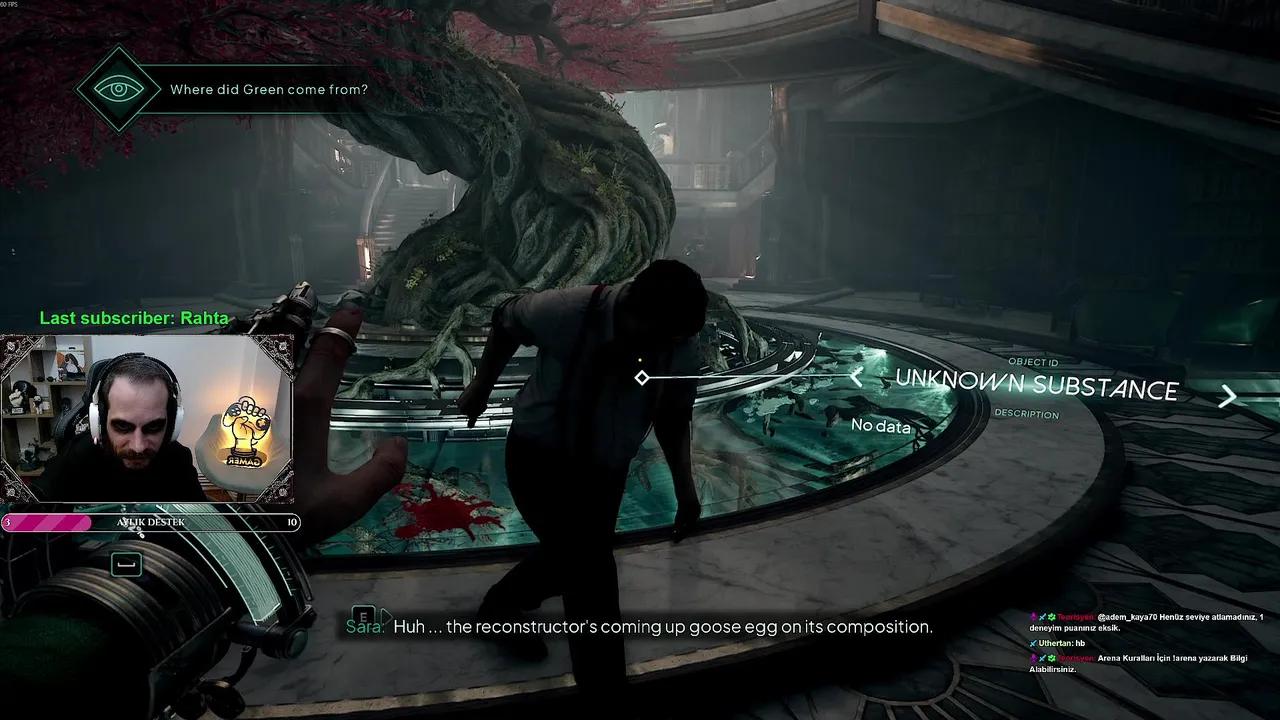
Task: Show the next scanned object
Action: point(1227,397)
